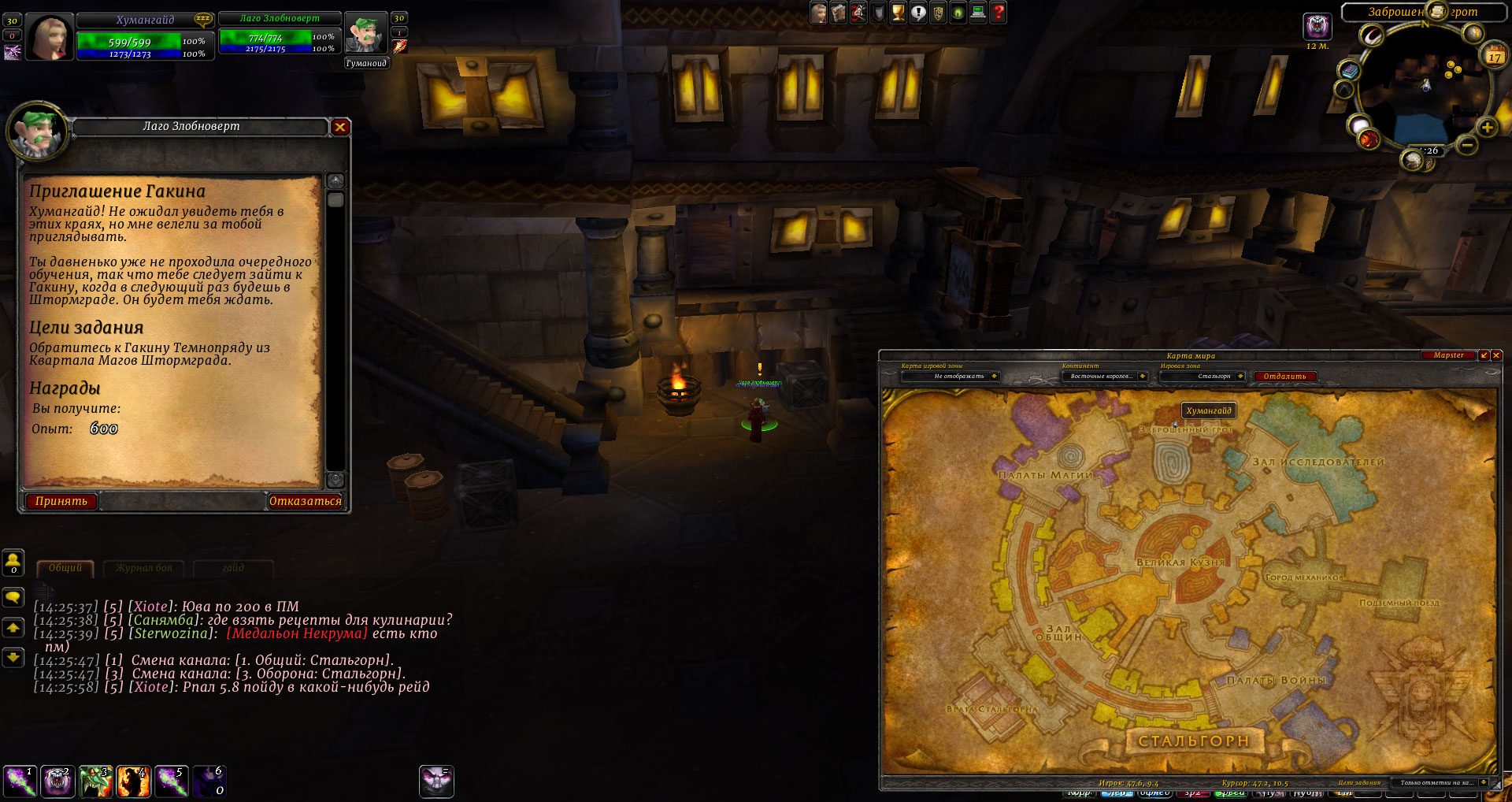
Task: Cast the flame silhouette spell in slot 4
Action: click(x=133, y=782)
